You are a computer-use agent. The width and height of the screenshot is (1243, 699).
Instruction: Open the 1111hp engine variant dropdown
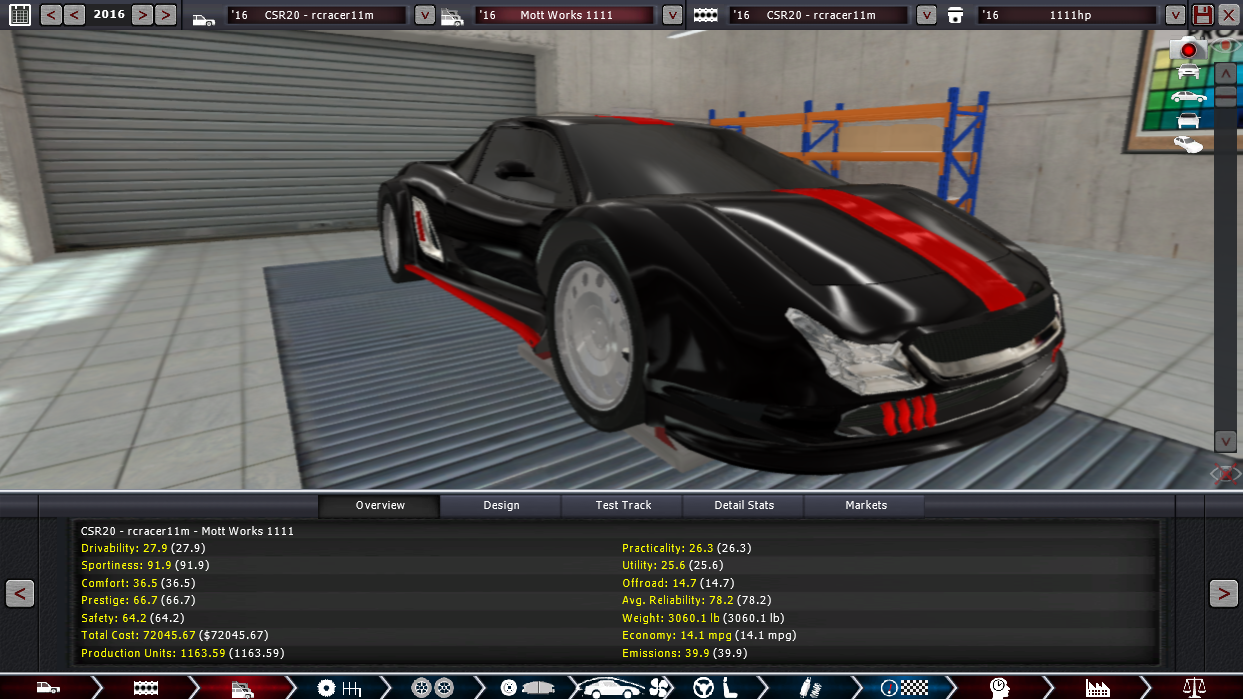click(x=1174, y=15)
